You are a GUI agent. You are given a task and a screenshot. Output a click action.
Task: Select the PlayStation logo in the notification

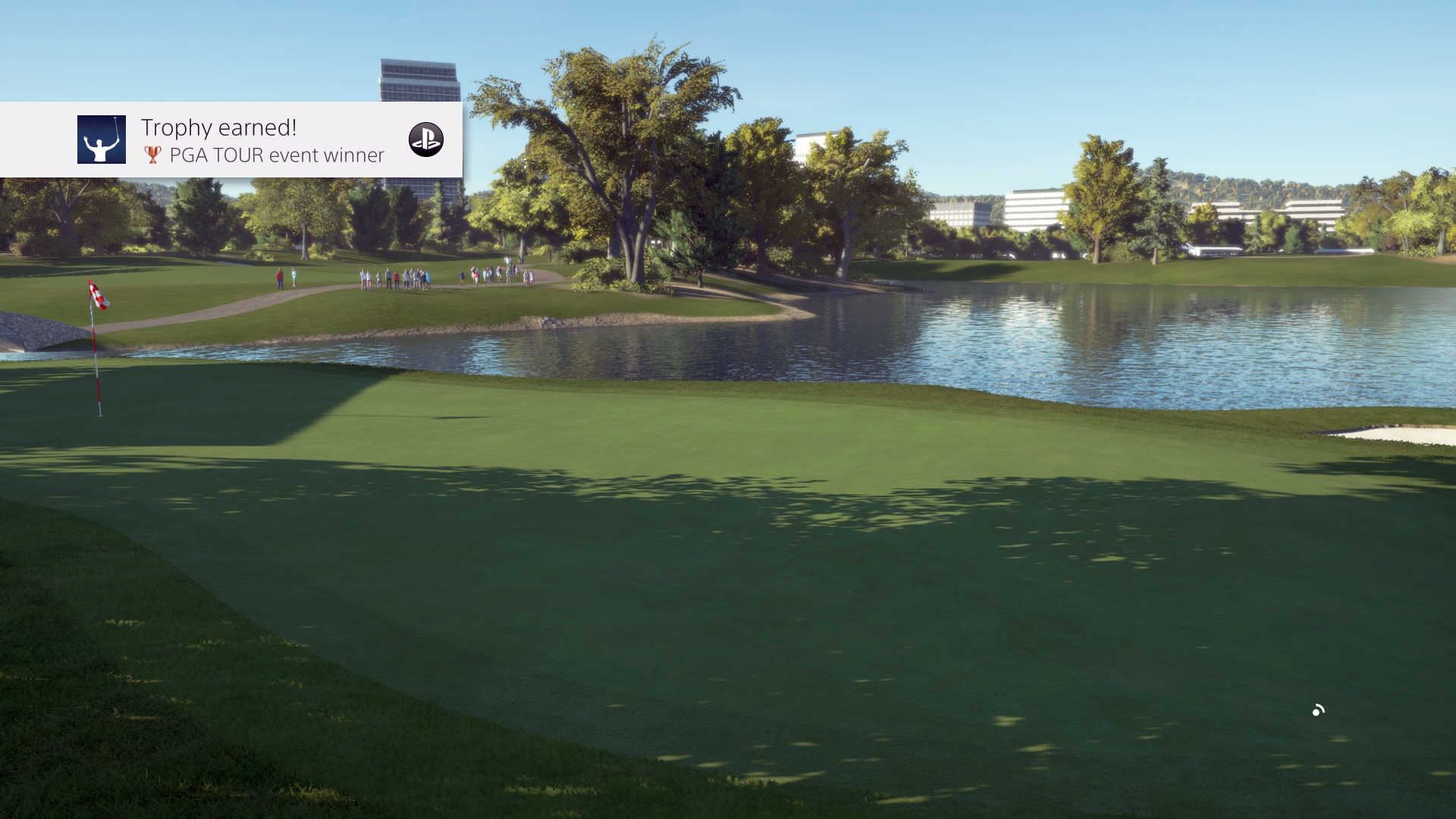click(427, 140)
